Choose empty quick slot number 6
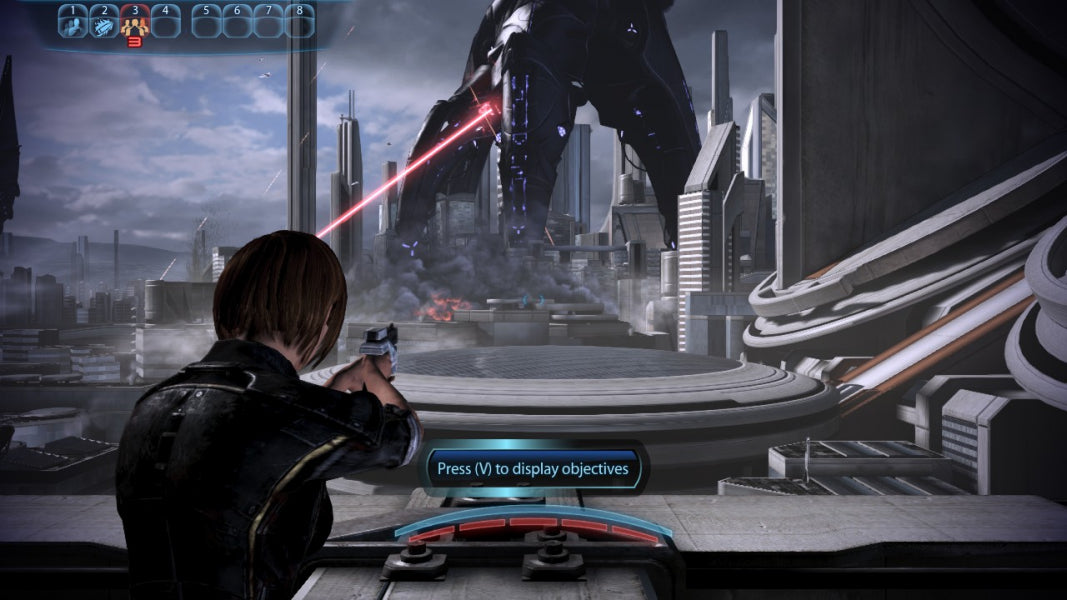The height and width of the screenshot is (600, 1067). [237, 22]
